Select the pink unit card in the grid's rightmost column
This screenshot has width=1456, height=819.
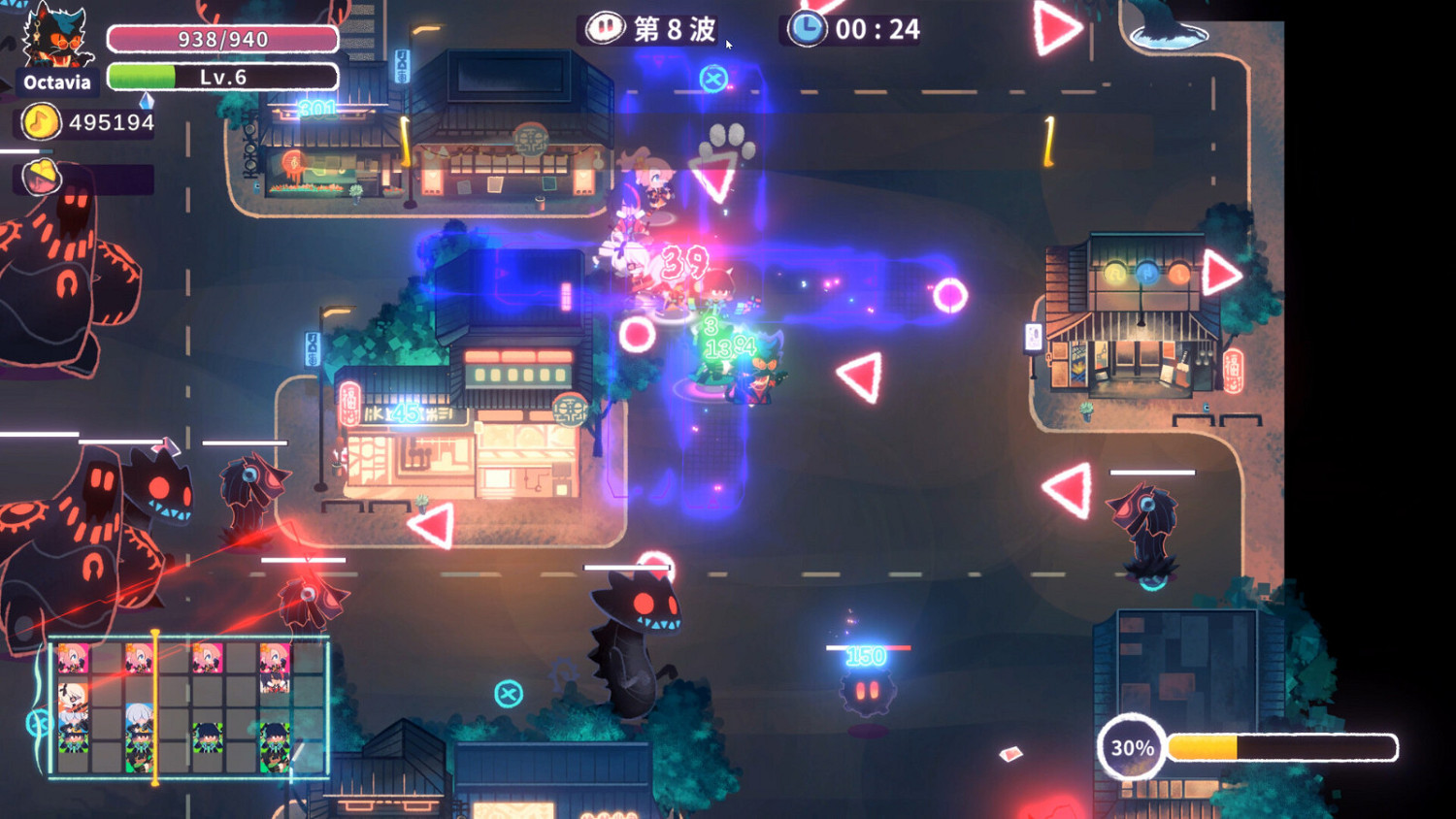273,657
